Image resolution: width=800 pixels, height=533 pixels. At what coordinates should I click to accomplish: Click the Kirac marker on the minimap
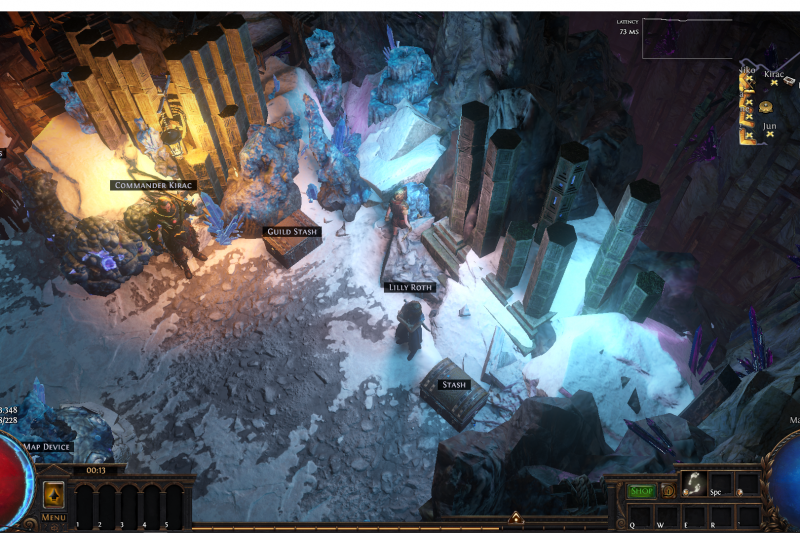(x=774, y=83)
